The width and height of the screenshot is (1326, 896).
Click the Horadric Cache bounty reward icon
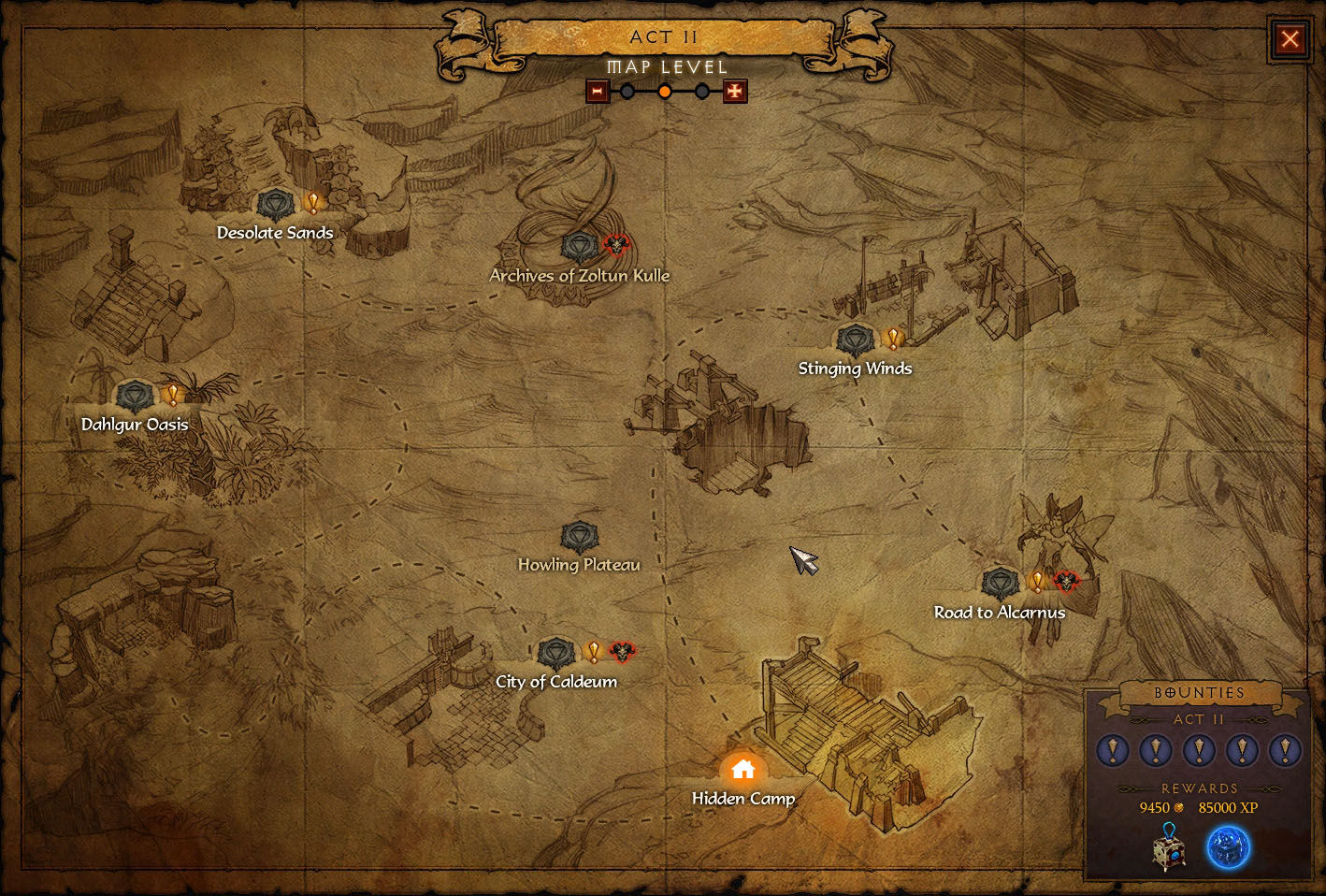1168,847
